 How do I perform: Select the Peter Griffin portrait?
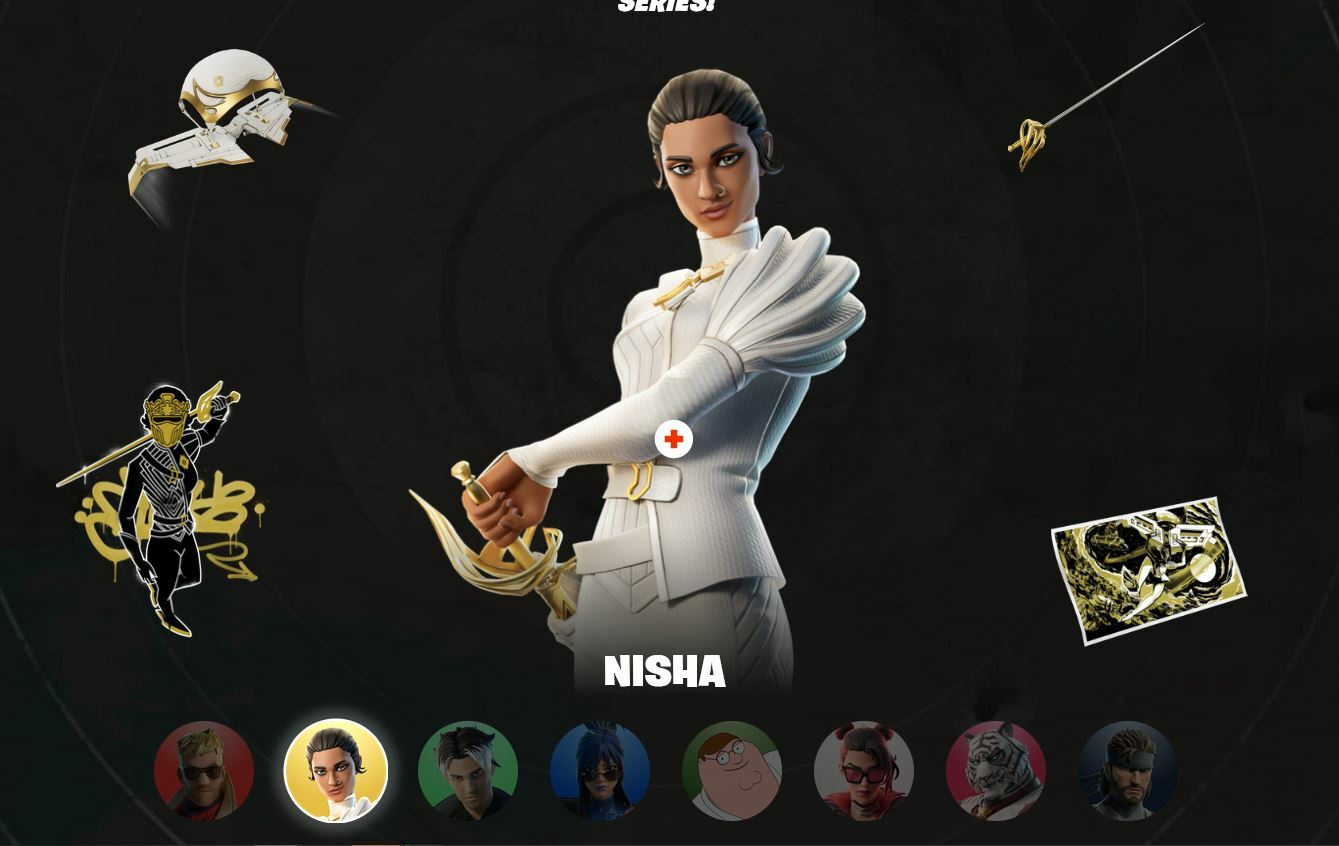732,771
